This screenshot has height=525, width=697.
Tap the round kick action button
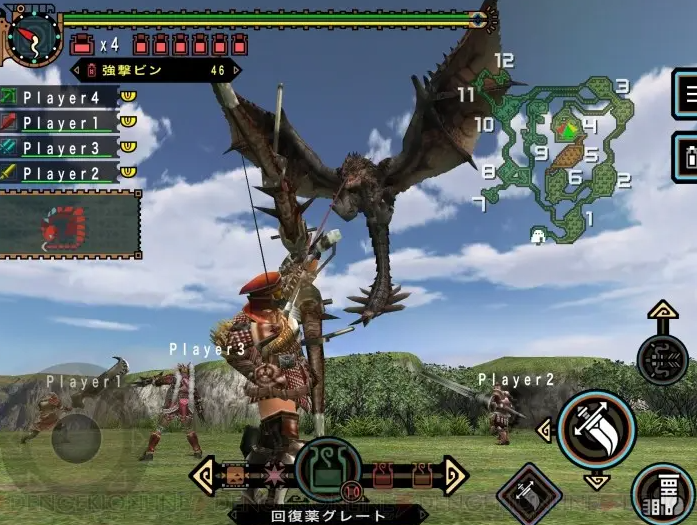663,492
